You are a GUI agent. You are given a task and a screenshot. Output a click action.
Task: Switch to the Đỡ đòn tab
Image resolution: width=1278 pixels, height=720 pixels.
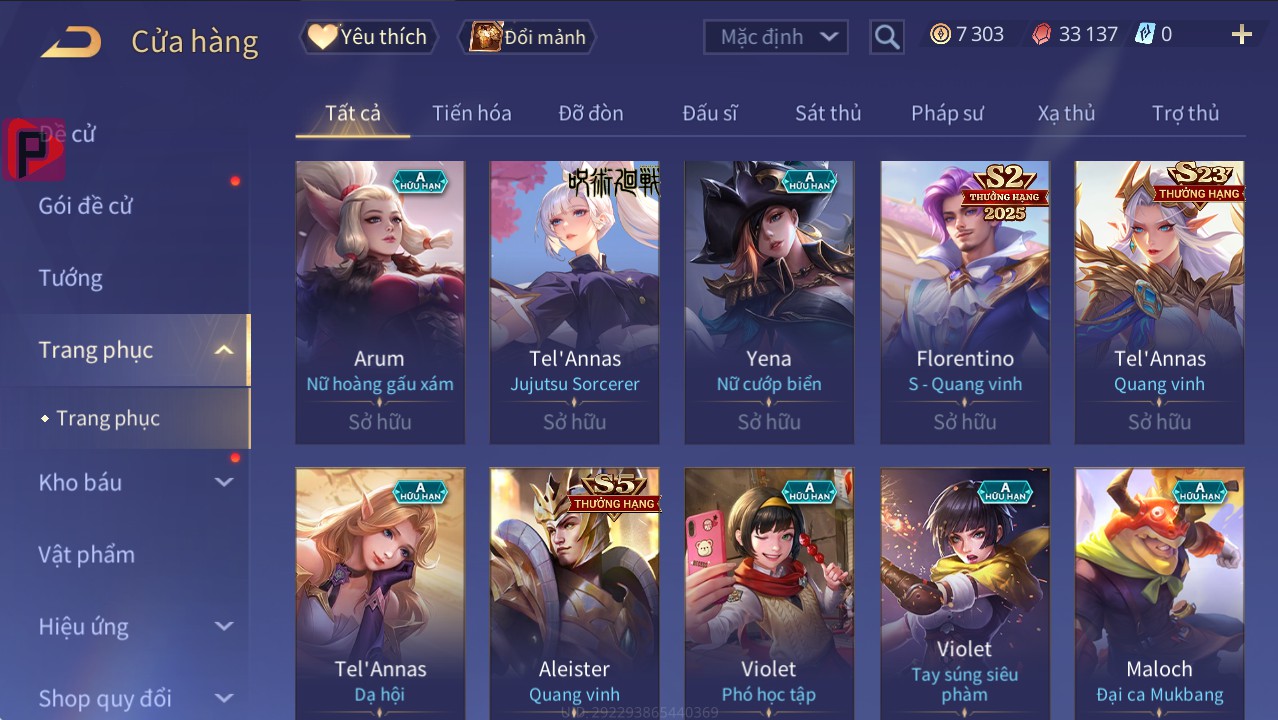[x=590, y=113]
